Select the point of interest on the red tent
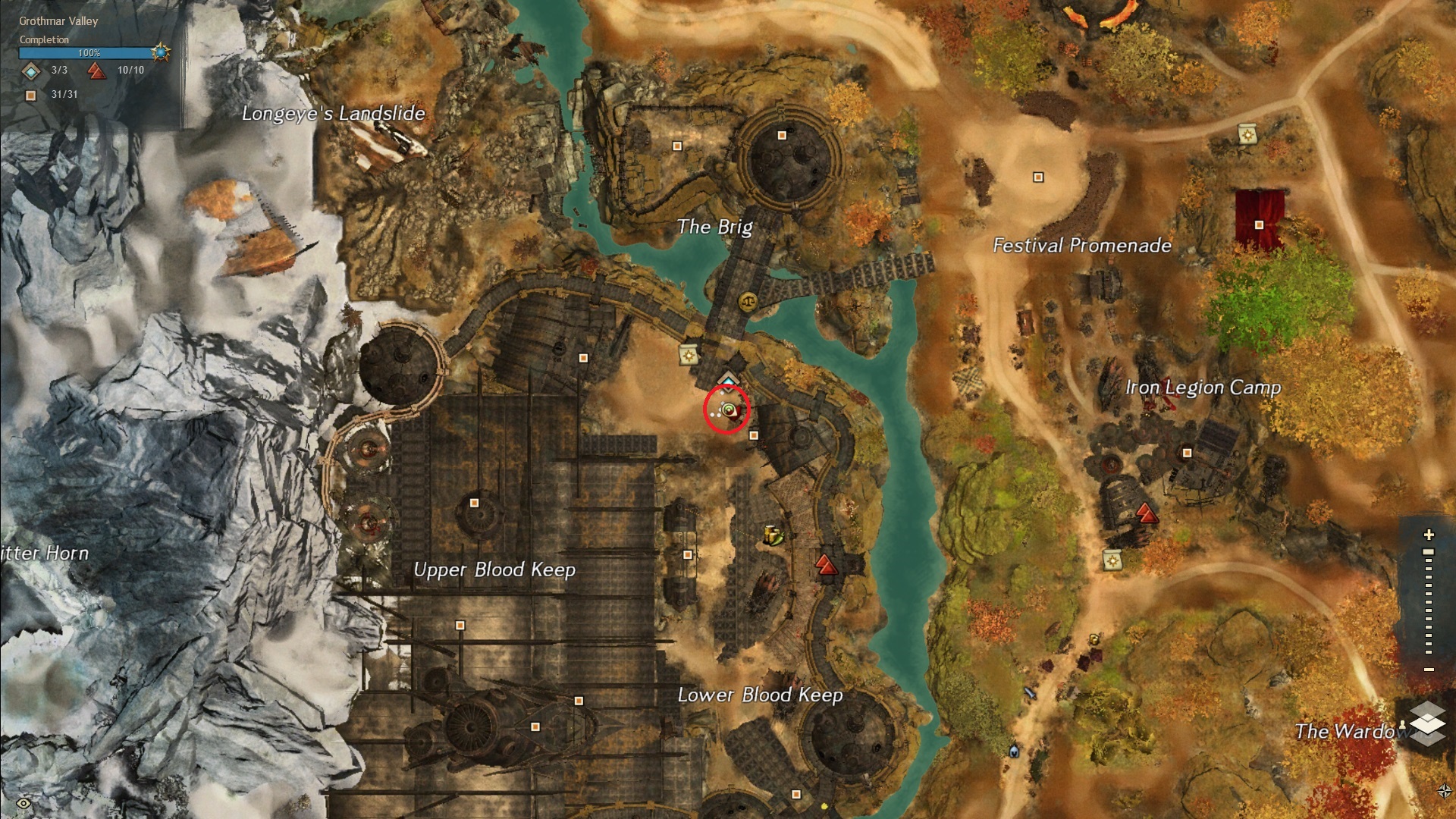 coord(1259,224)
